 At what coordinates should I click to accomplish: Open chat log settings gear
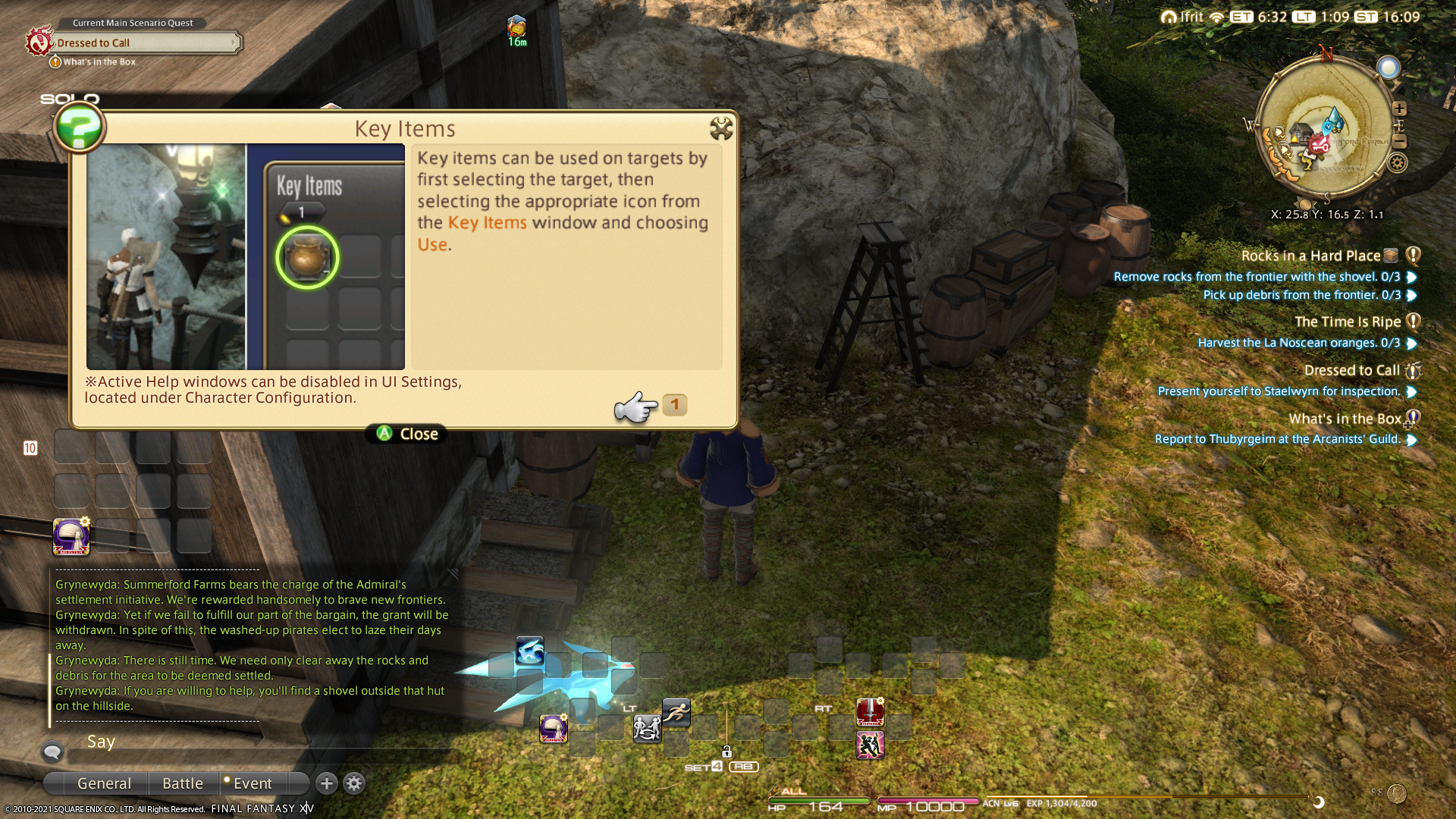pos(354,783)
